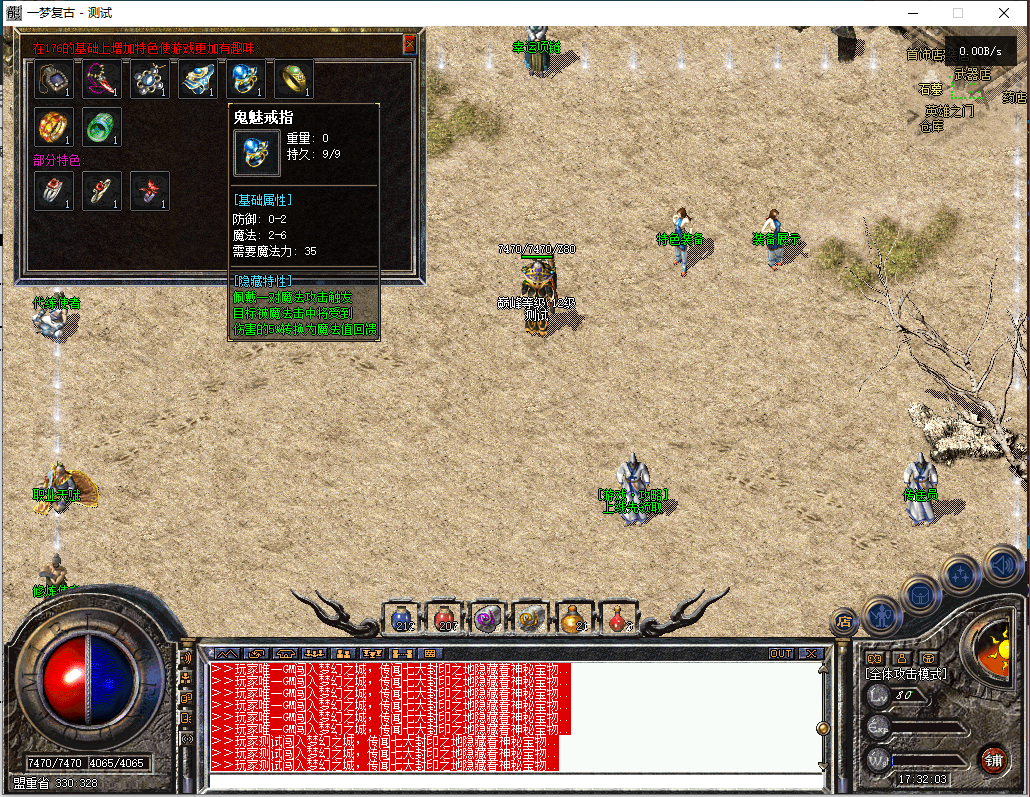Select the blue flower pendant slot
Screen dimensions: 1030x797
150,79
